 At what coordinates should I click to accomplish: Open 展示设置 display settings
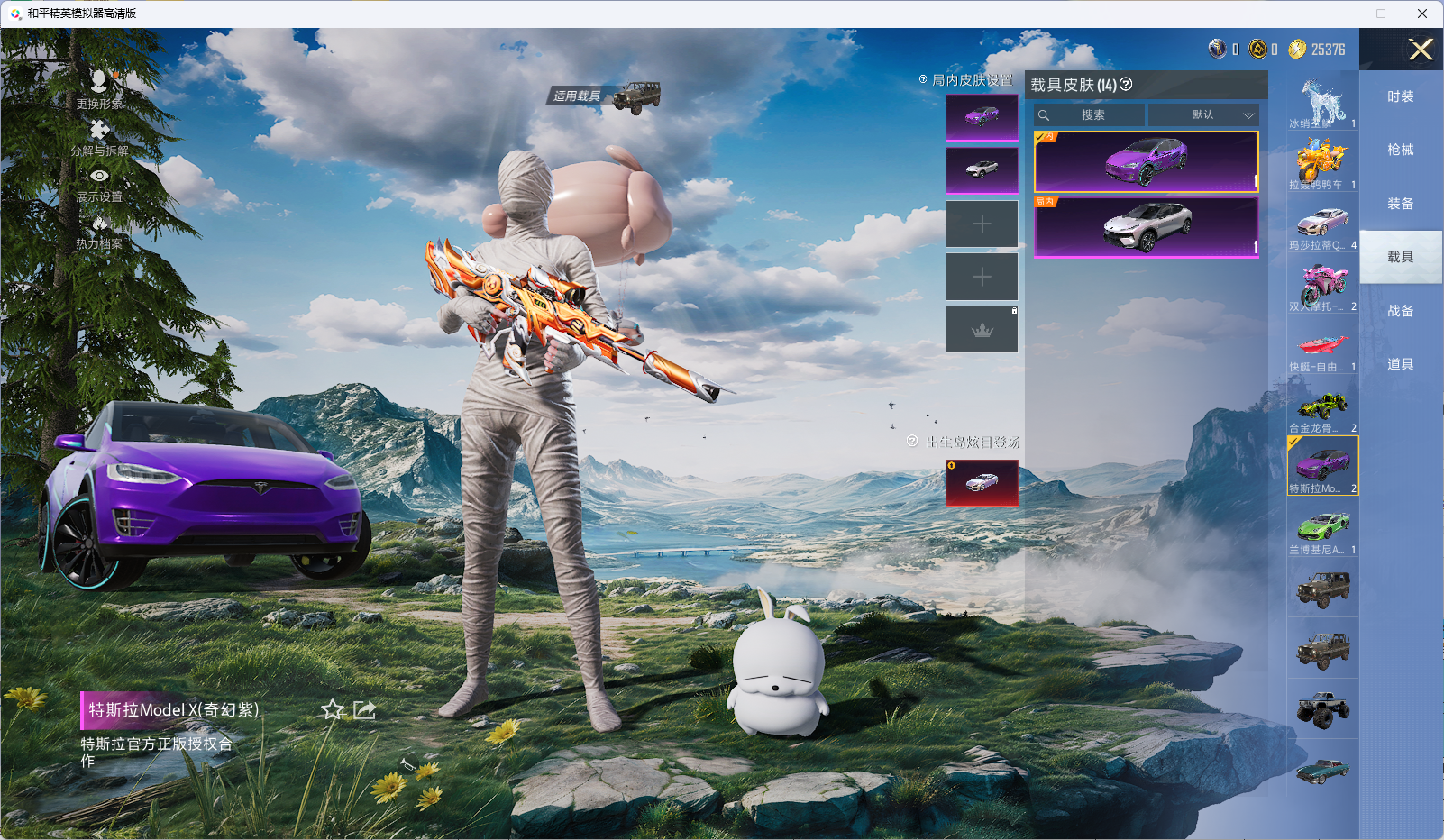[x=99, y=184]
